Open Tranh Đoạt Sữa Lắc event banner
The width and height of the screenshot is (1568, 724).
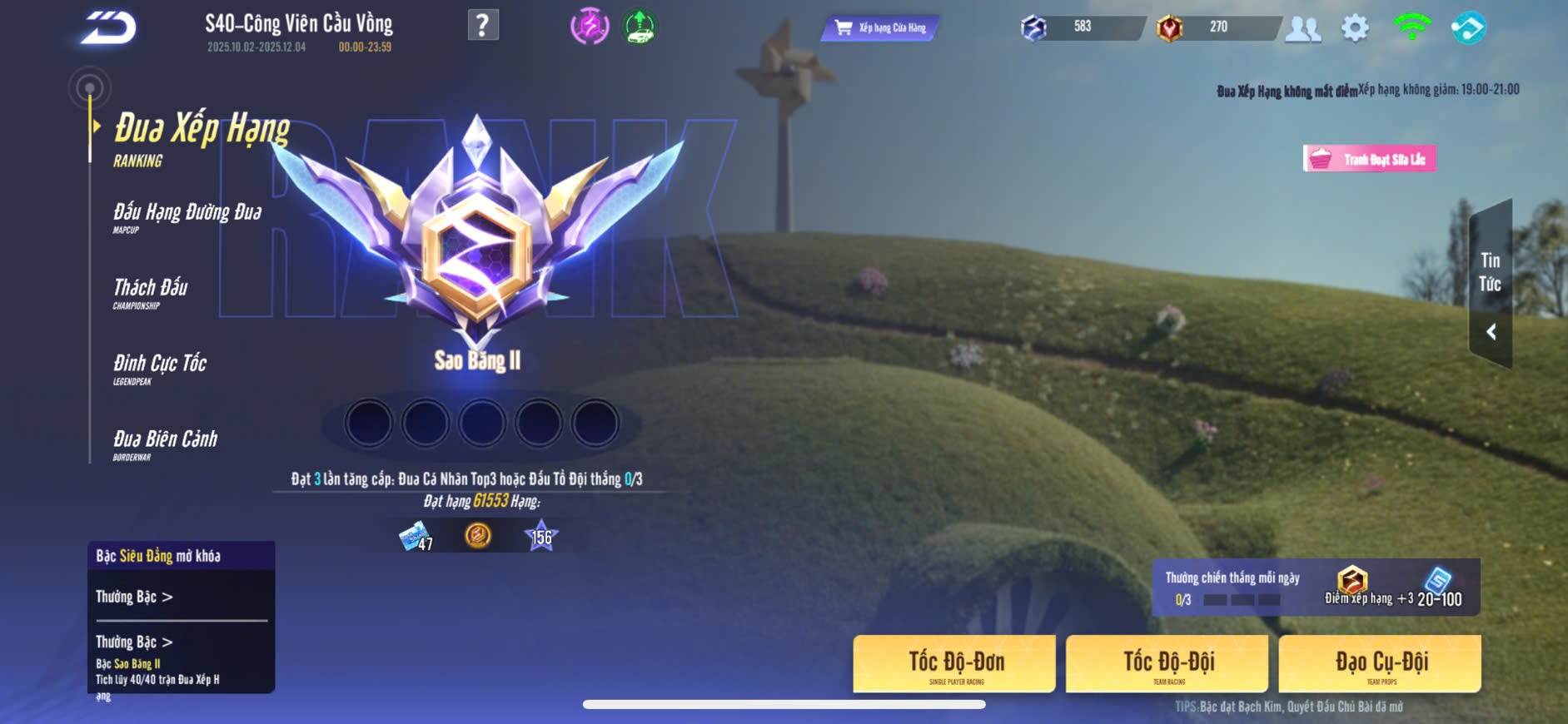tap(1370, 159)
